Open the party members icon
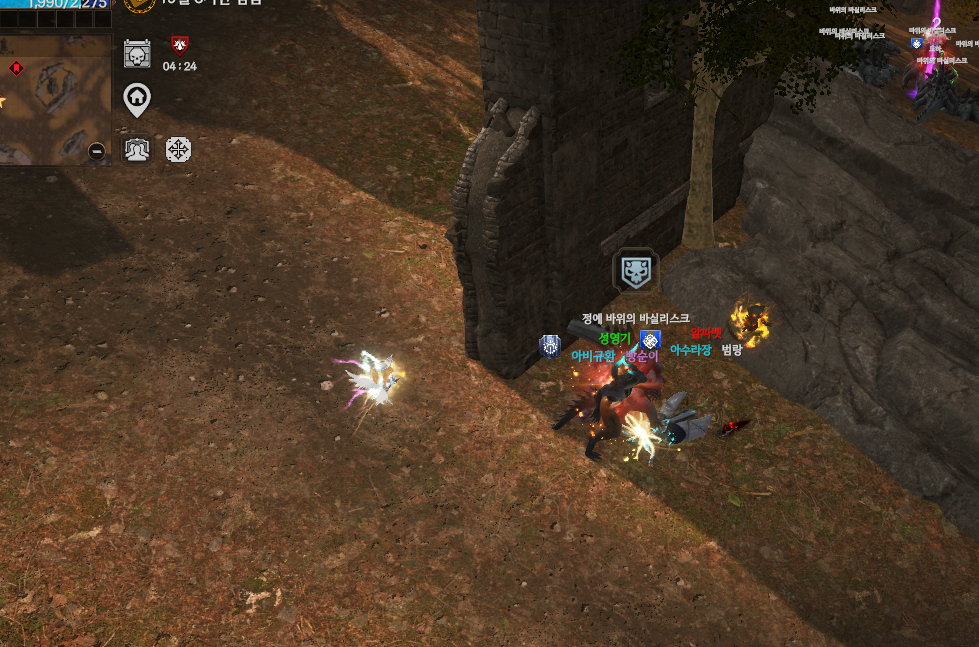This screenshot has height=647, width=979. pyautogui.click(x=137, y=150)
